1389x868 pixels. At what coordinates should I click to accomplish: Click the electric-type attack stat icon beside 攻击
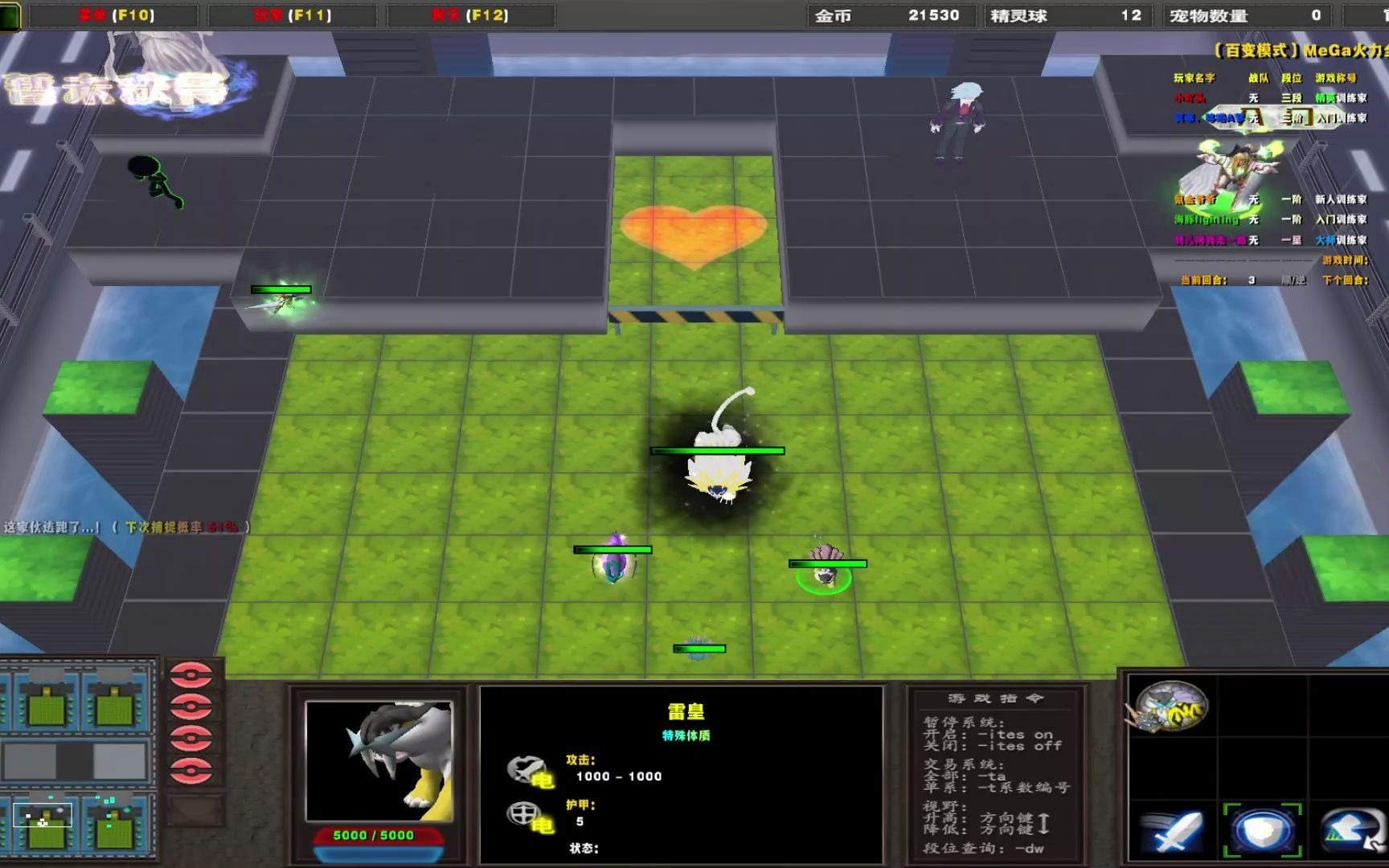point(527,768)
